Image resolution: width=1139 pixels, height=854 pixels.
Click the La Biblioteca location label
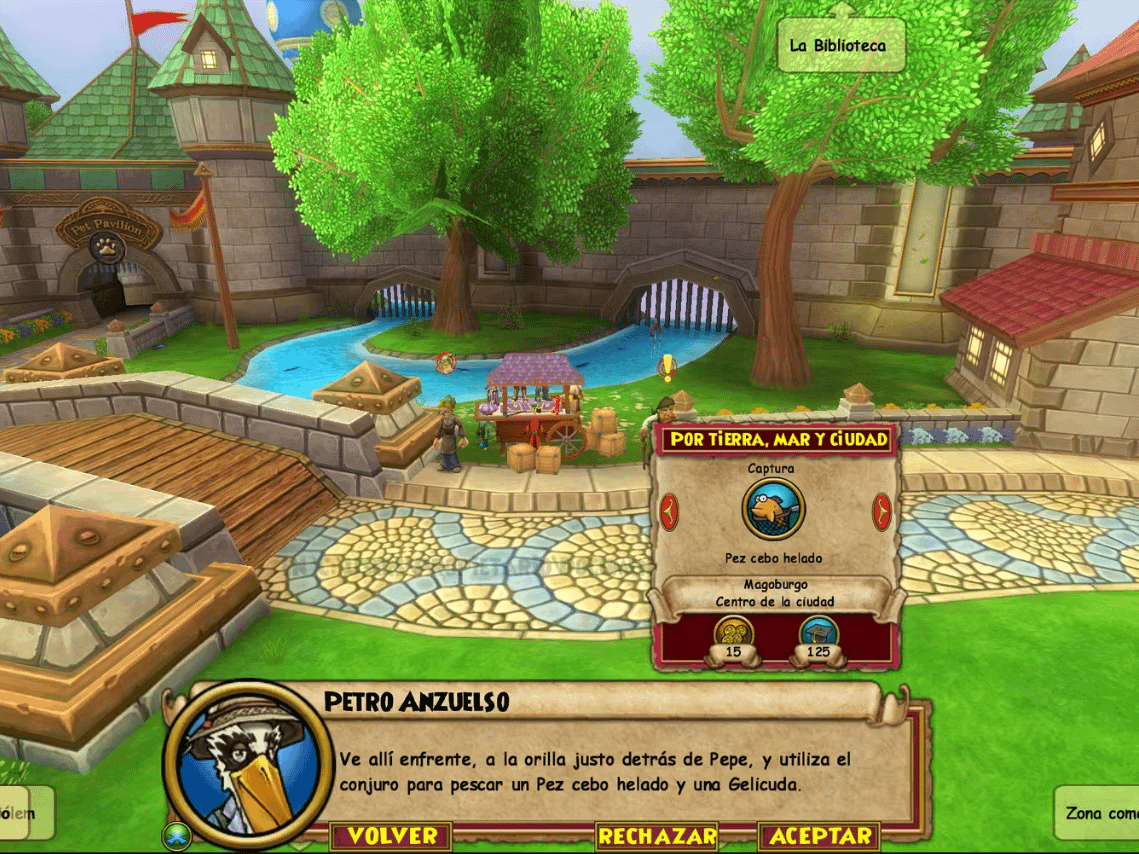837,45
